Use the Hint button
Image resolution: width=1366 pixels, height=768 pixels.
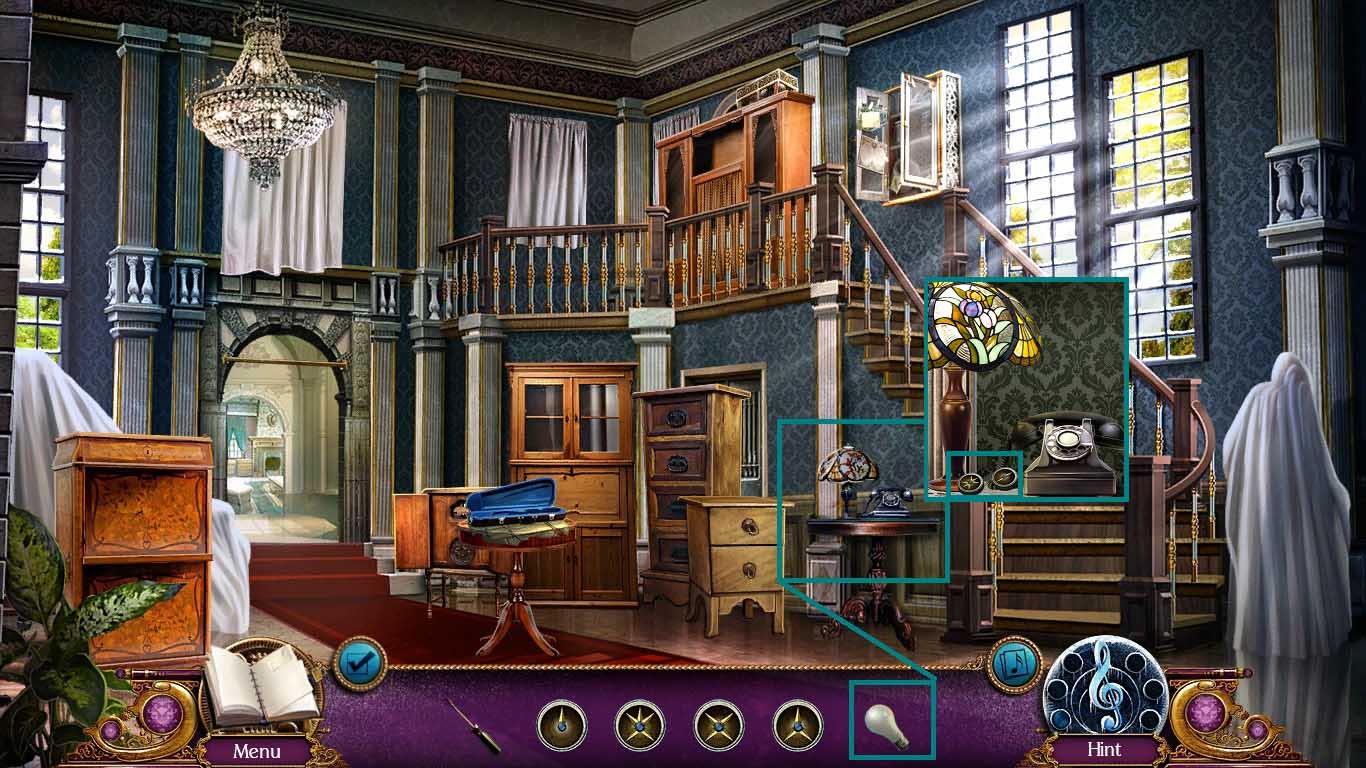pyautogui.click(x=1104, y=750)
